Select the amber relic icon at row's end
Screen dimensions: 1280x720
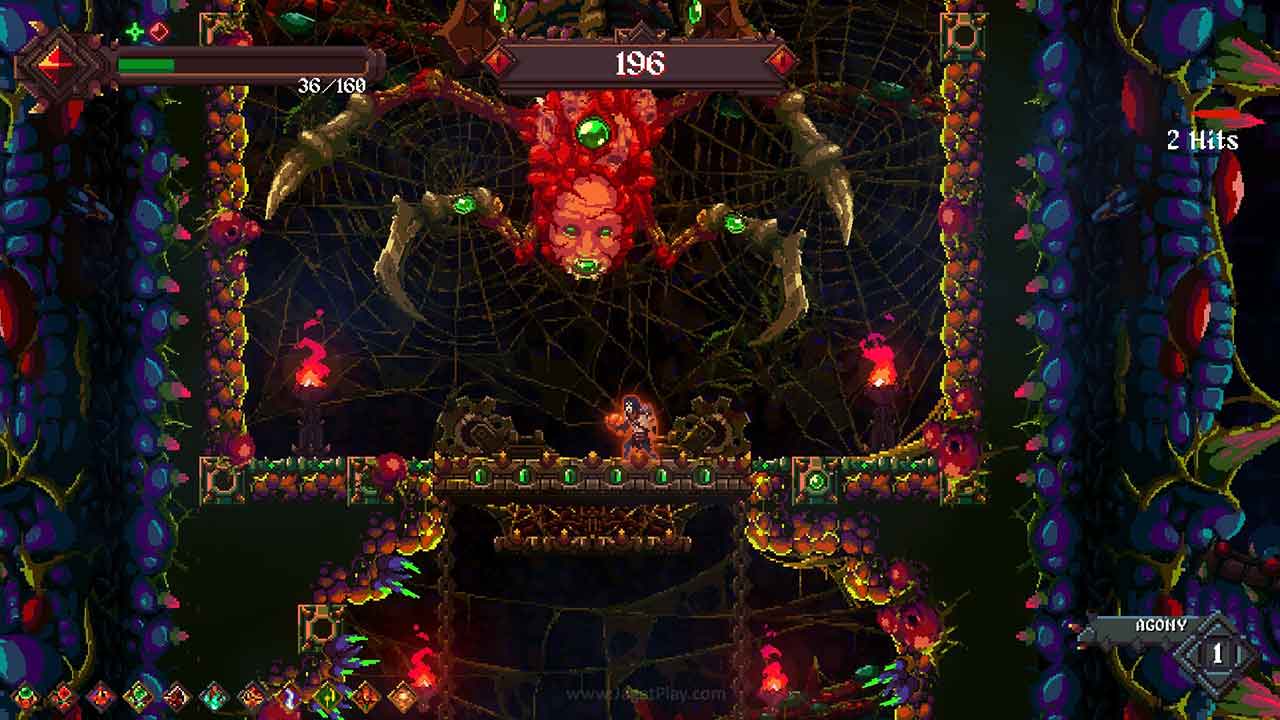point(400,697)
